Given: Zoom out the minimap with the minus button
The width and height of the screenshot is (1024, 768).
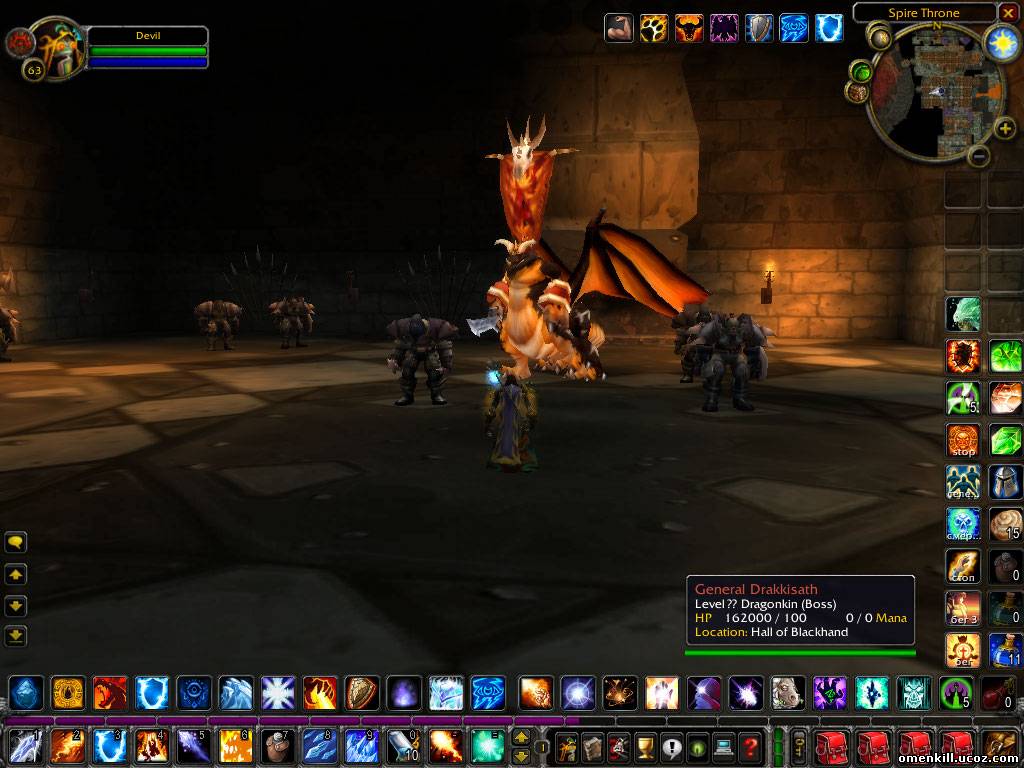Looking at the screenshot, I should (x=980, y=156).
